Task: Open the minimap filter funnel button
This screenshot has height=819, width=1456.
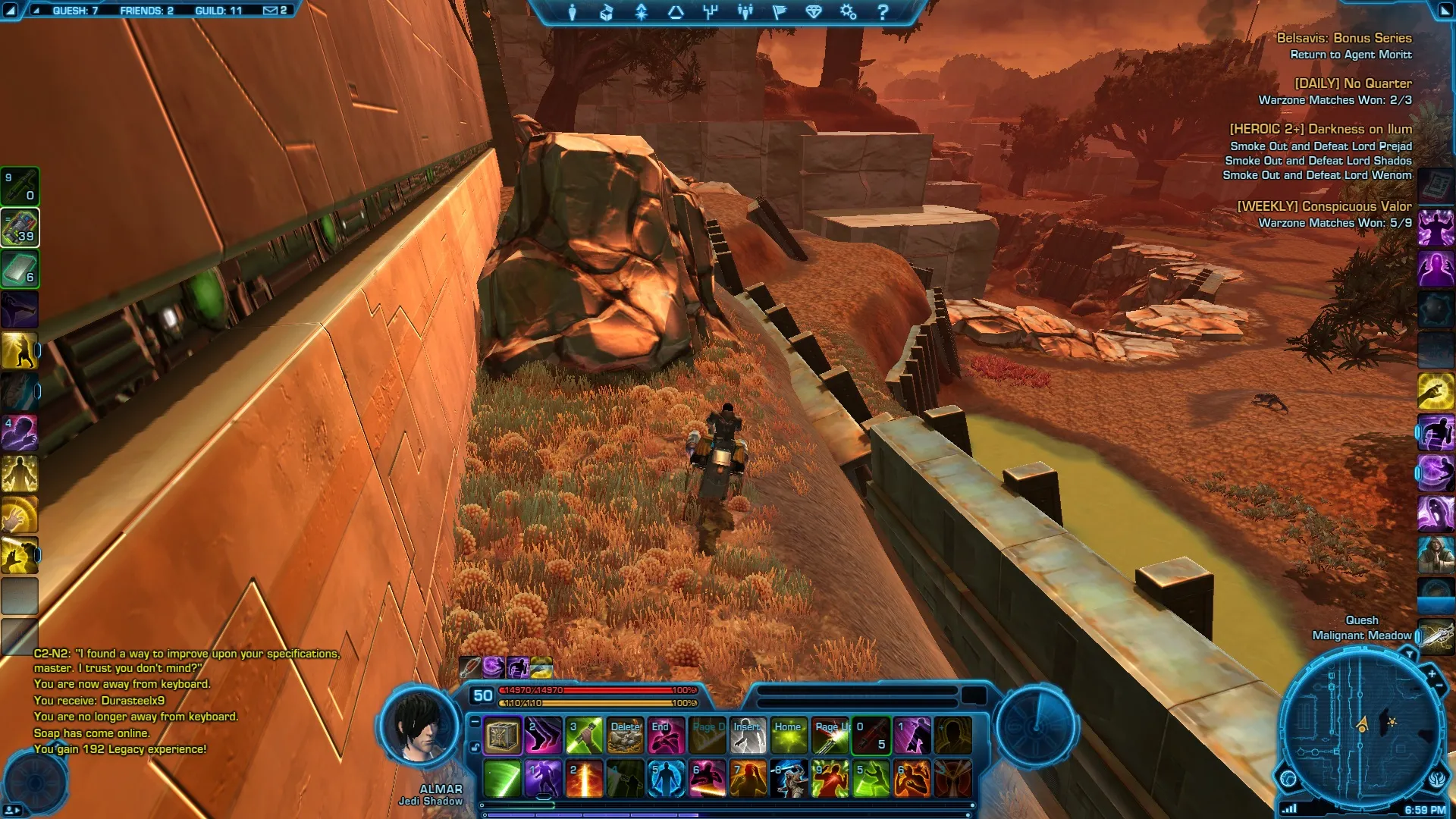Action: (x=1409, y=654)
